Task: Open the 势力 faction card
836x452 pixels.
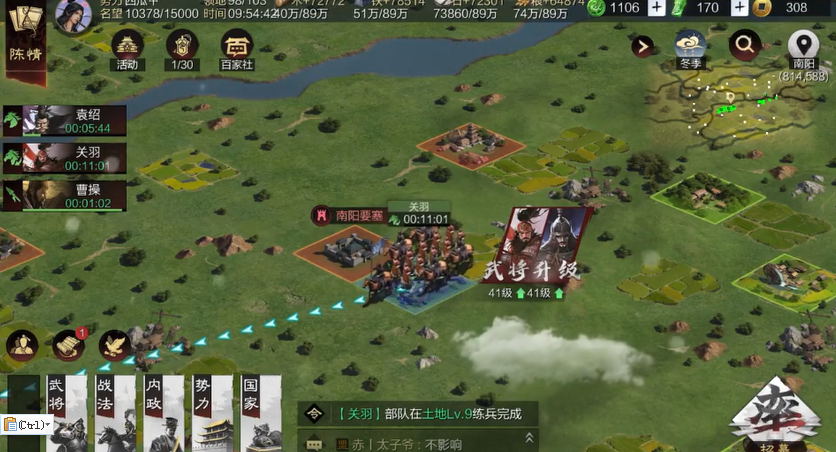Action: [x=211, y=412]
